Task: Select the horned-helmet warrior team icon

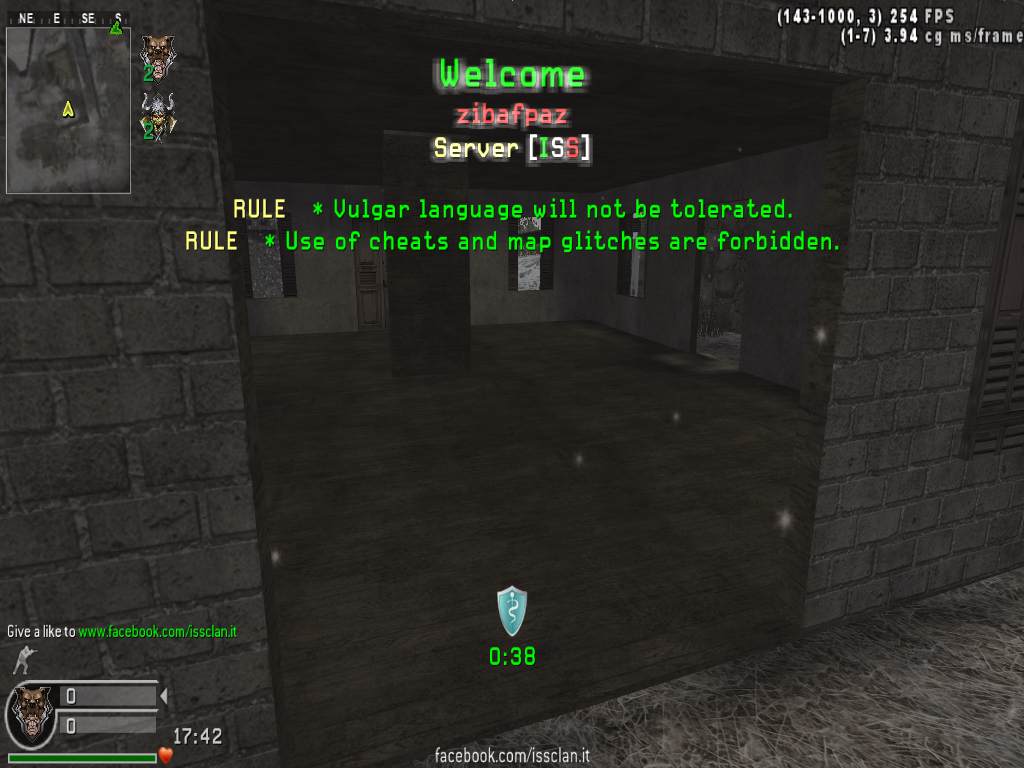Action: (x=155, y=115)
